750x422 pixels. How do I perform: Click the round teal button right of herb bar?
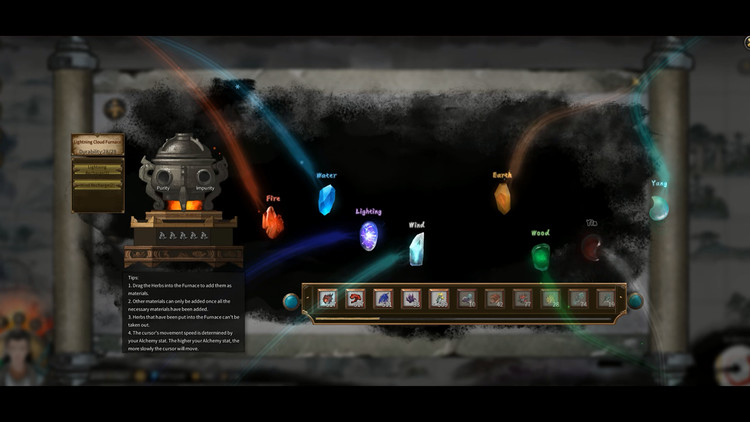point(635,300)
